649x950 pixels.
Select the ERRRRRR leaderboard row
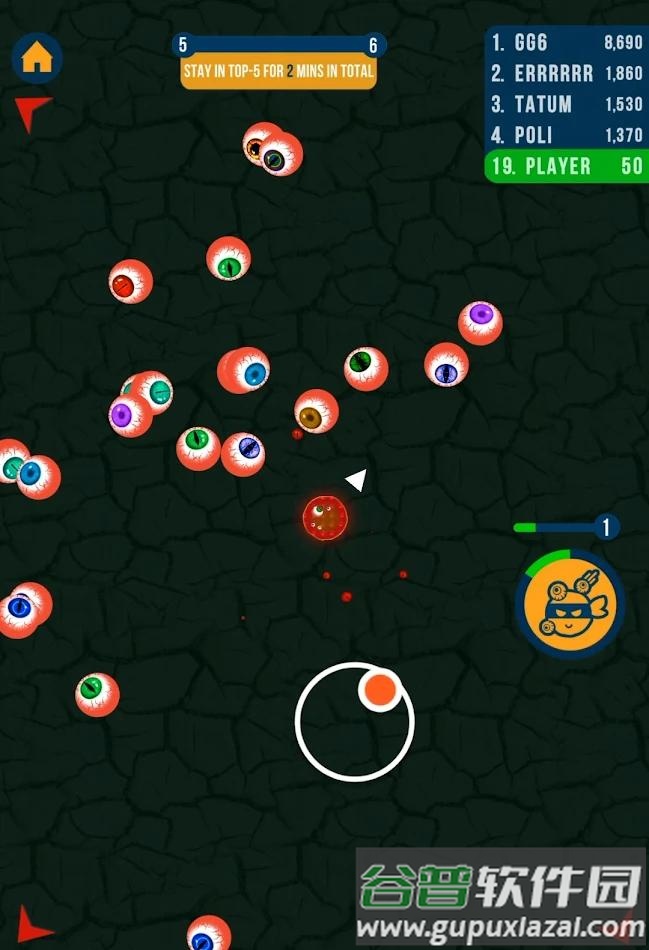point(566,74)
